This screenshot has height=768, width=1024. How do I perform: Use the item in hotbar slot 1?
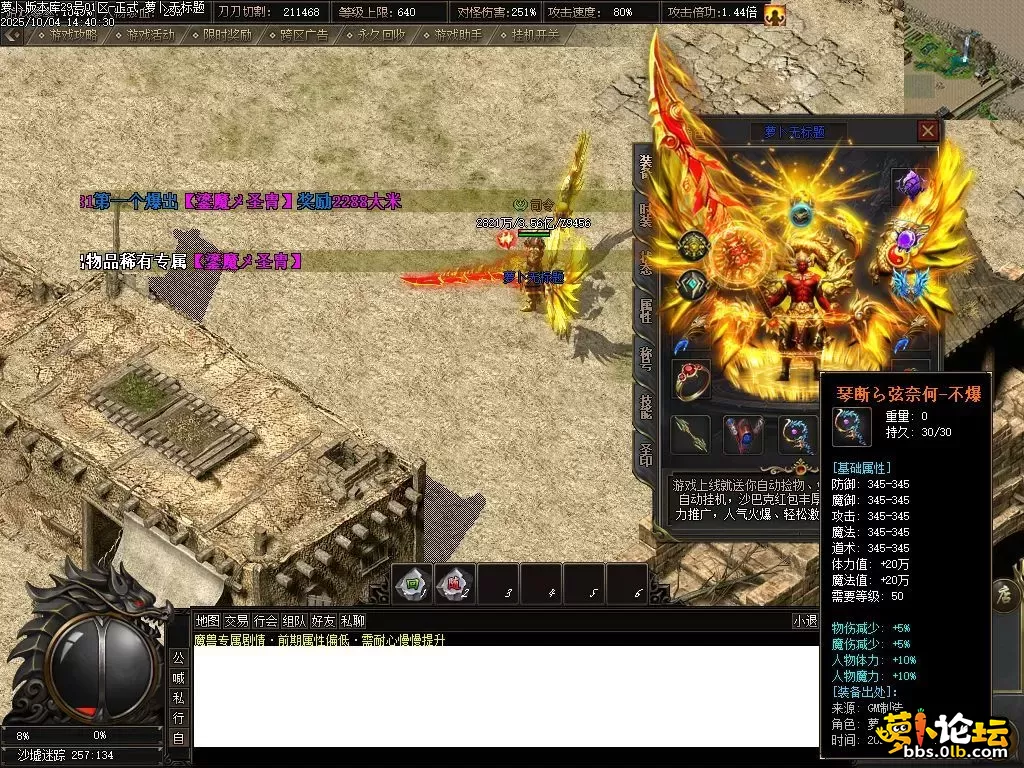411,585
